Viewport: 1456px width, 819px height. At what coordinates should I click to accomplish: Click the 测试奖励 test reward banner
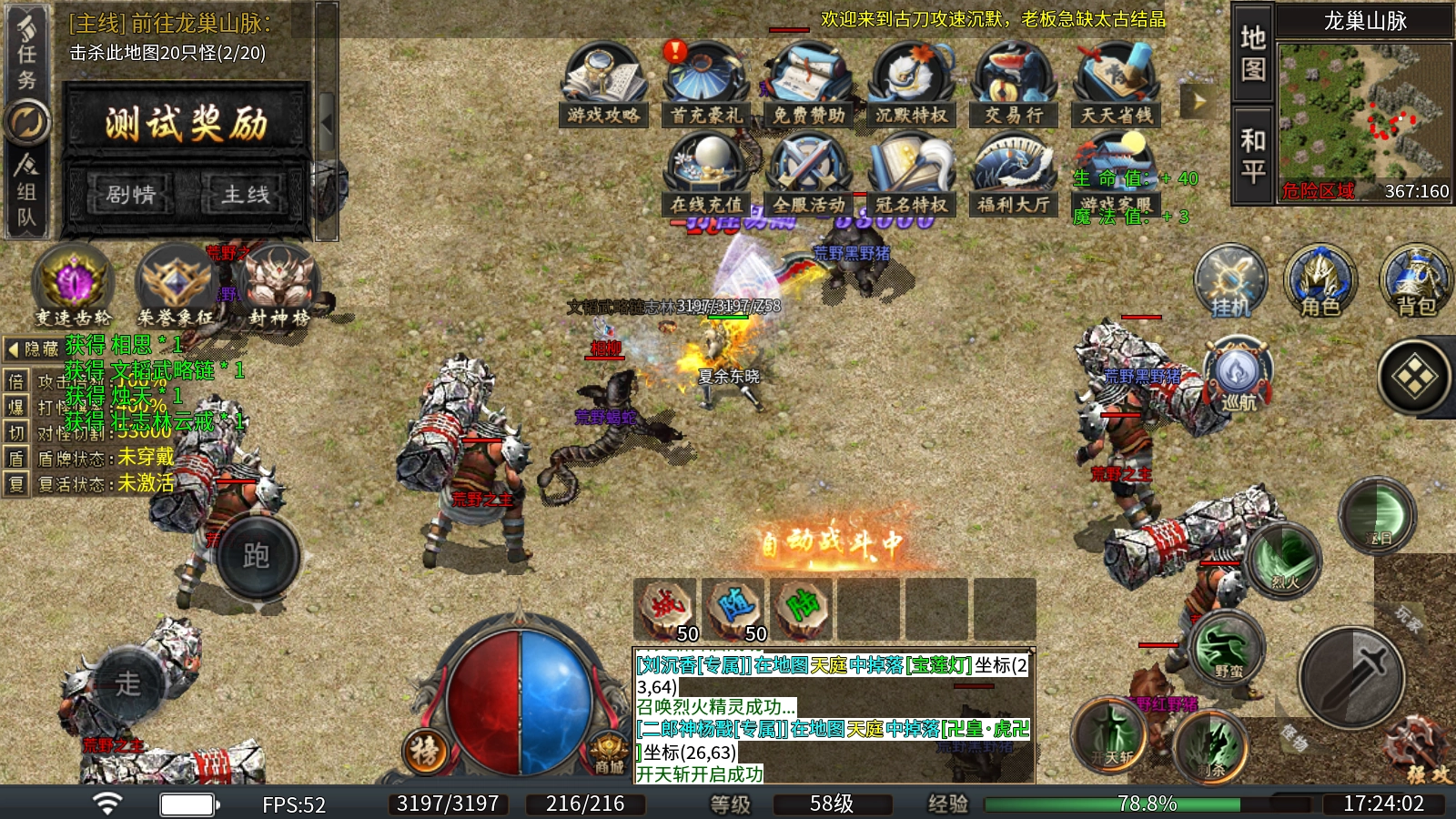[x=187, y=123]
